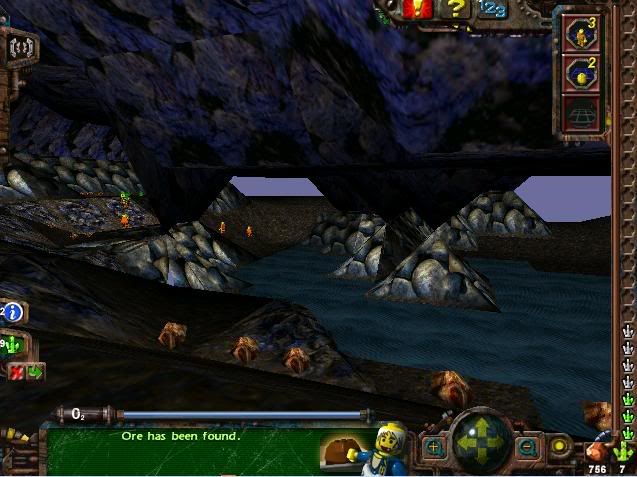Toggle the blue 123 numbers button
The height and width of the screenshot is (477, 637).
coord(491,9)
